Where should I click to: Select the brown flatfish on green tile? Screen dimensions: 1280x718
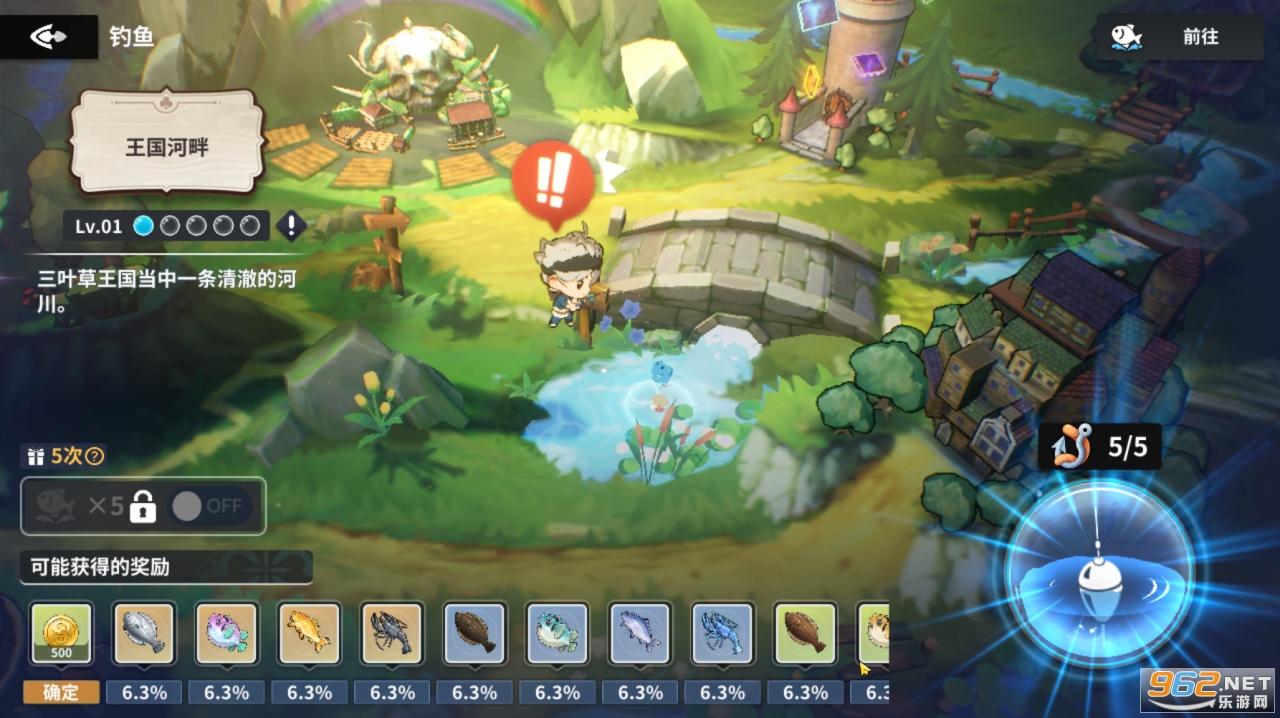click(x=806, y=633)
